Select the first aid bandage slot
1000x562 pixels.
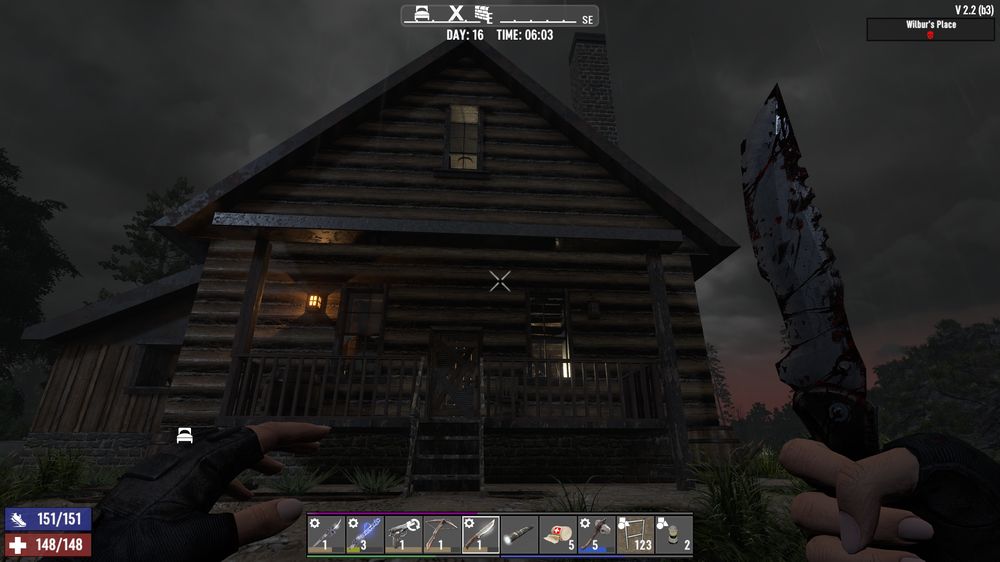[x=558, y=533]
